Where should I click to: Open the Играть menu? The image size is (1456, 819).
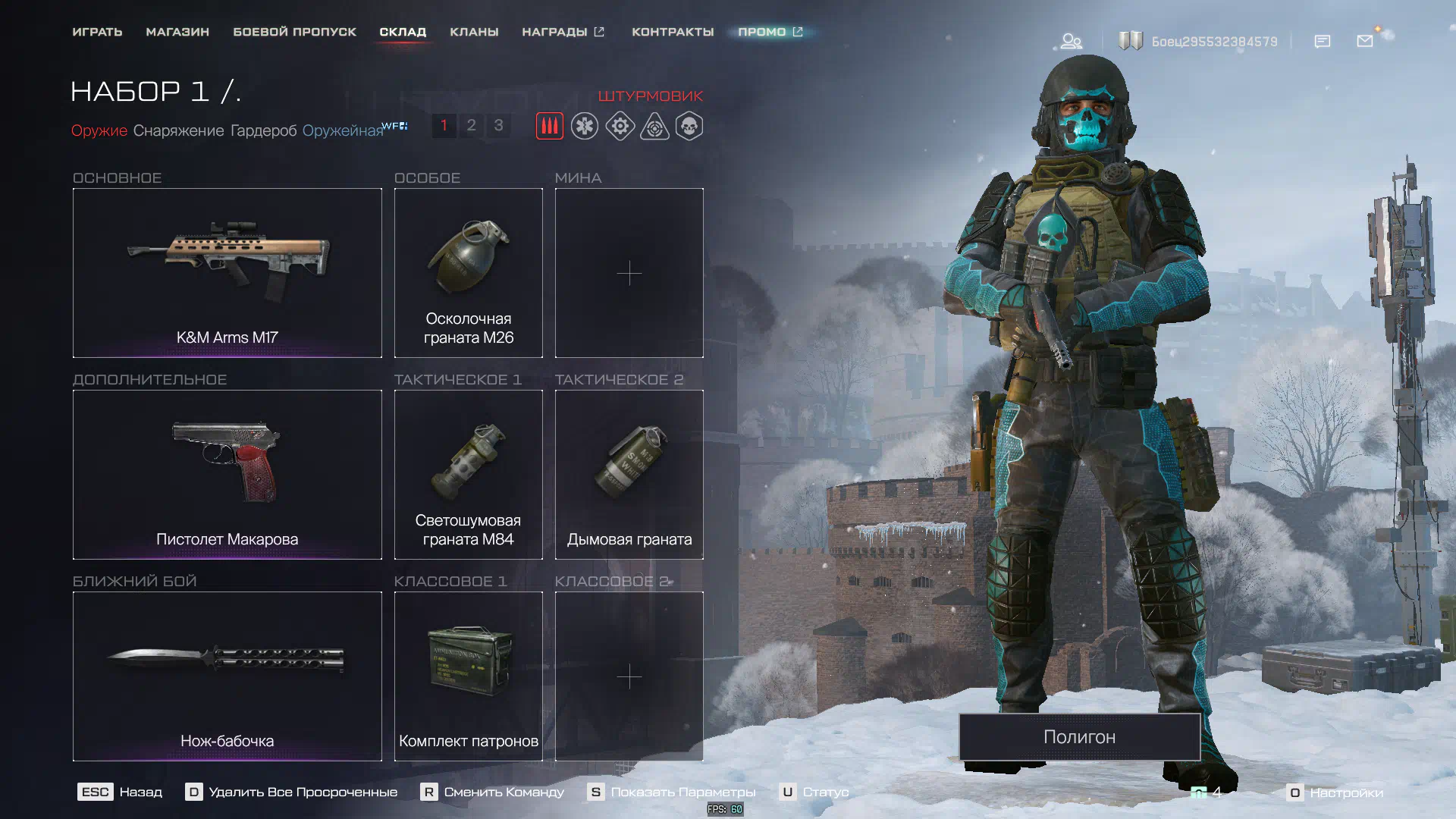[97, 32]
